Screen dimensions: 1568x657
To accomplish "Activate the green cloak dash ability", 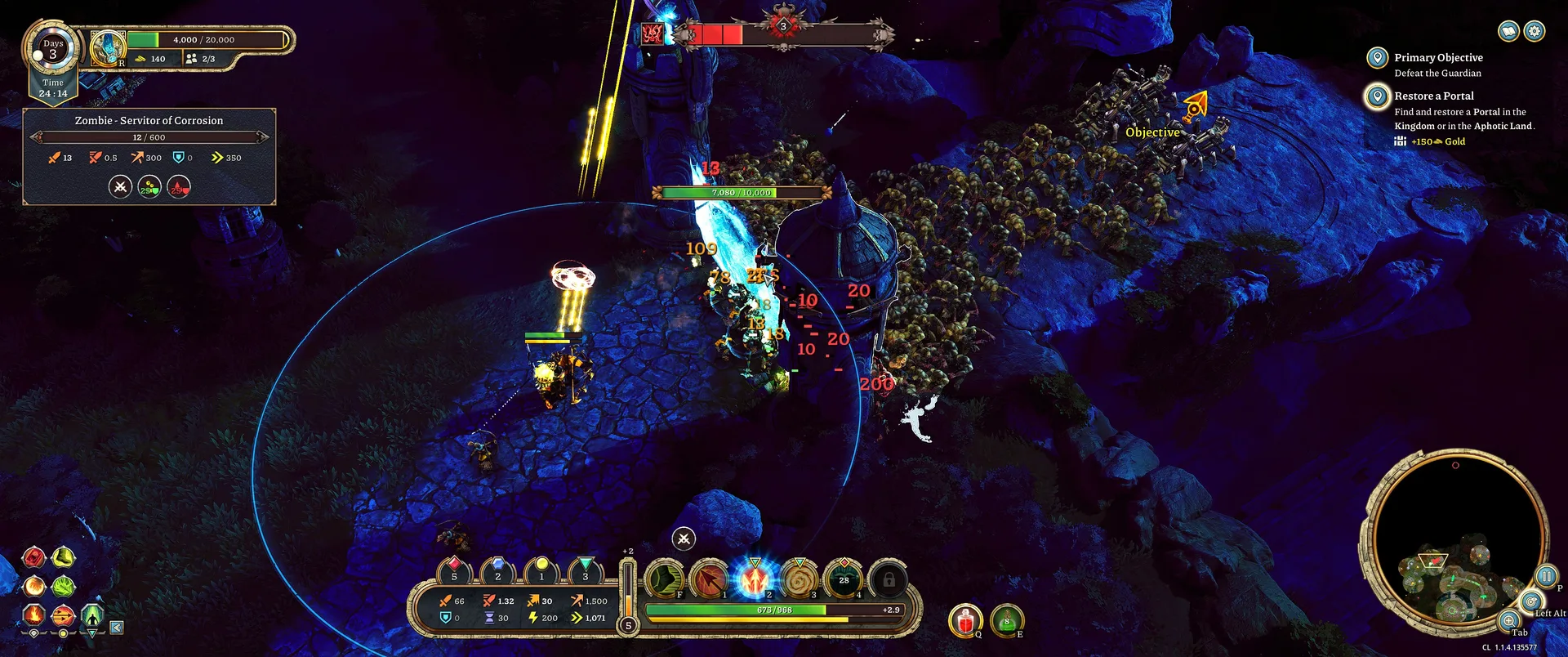I will [x=665, y=579].
